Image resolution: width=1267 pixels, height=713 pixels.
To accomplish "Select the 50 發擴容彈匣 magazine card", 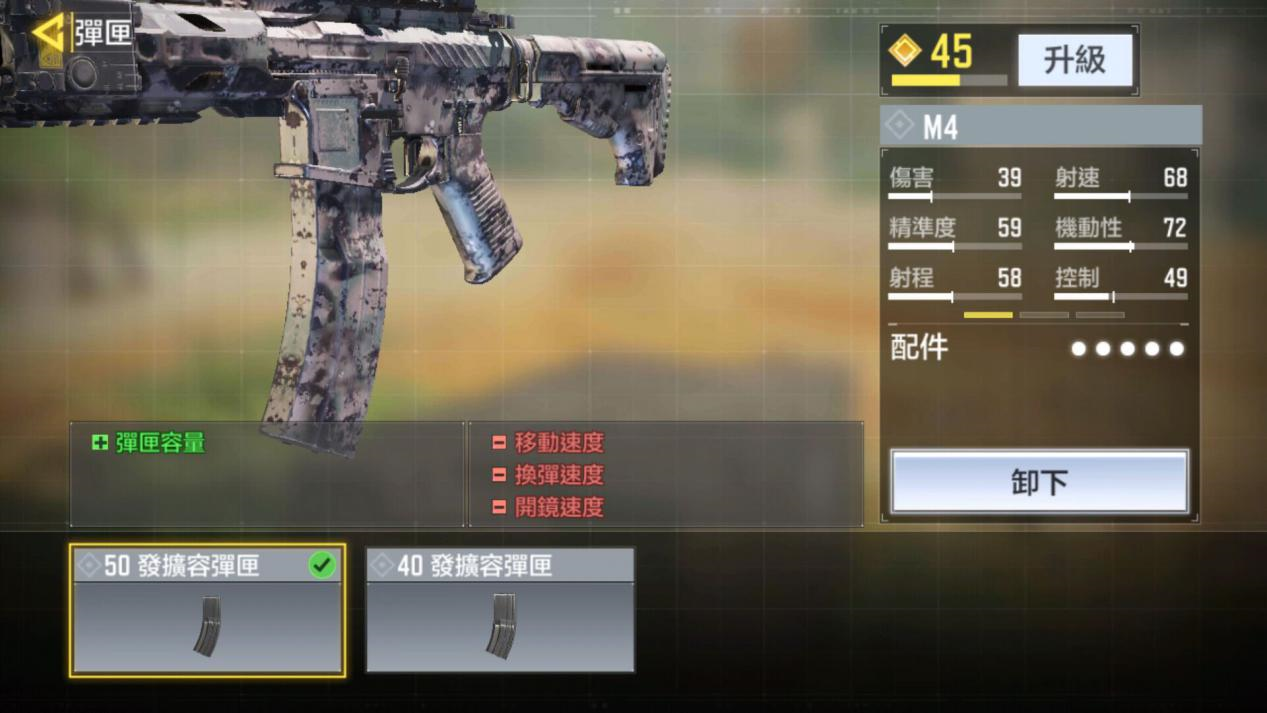I will tap(208, 610).
